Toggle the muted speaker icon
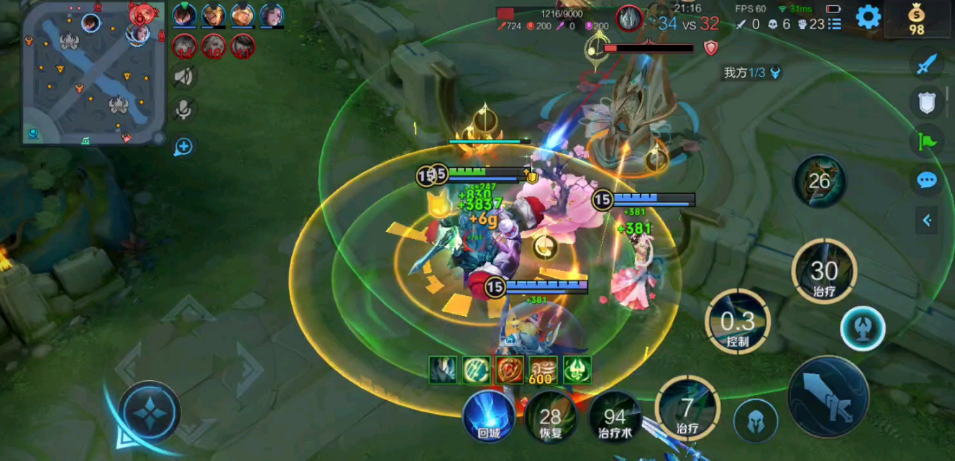 click(x=184, y=76)
